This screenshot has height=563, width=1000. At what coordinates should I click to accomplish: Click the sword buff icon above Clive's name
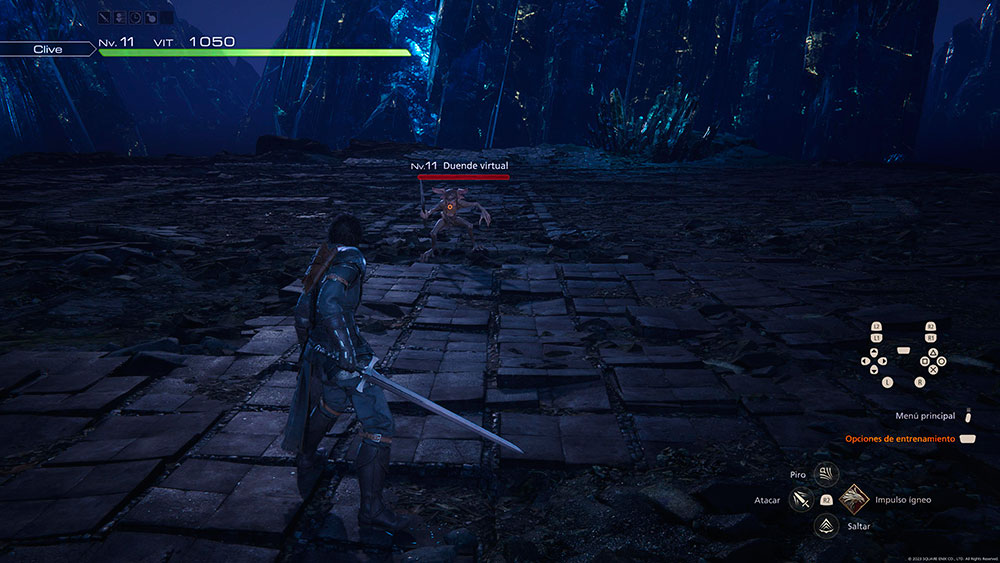coord(105,17)
